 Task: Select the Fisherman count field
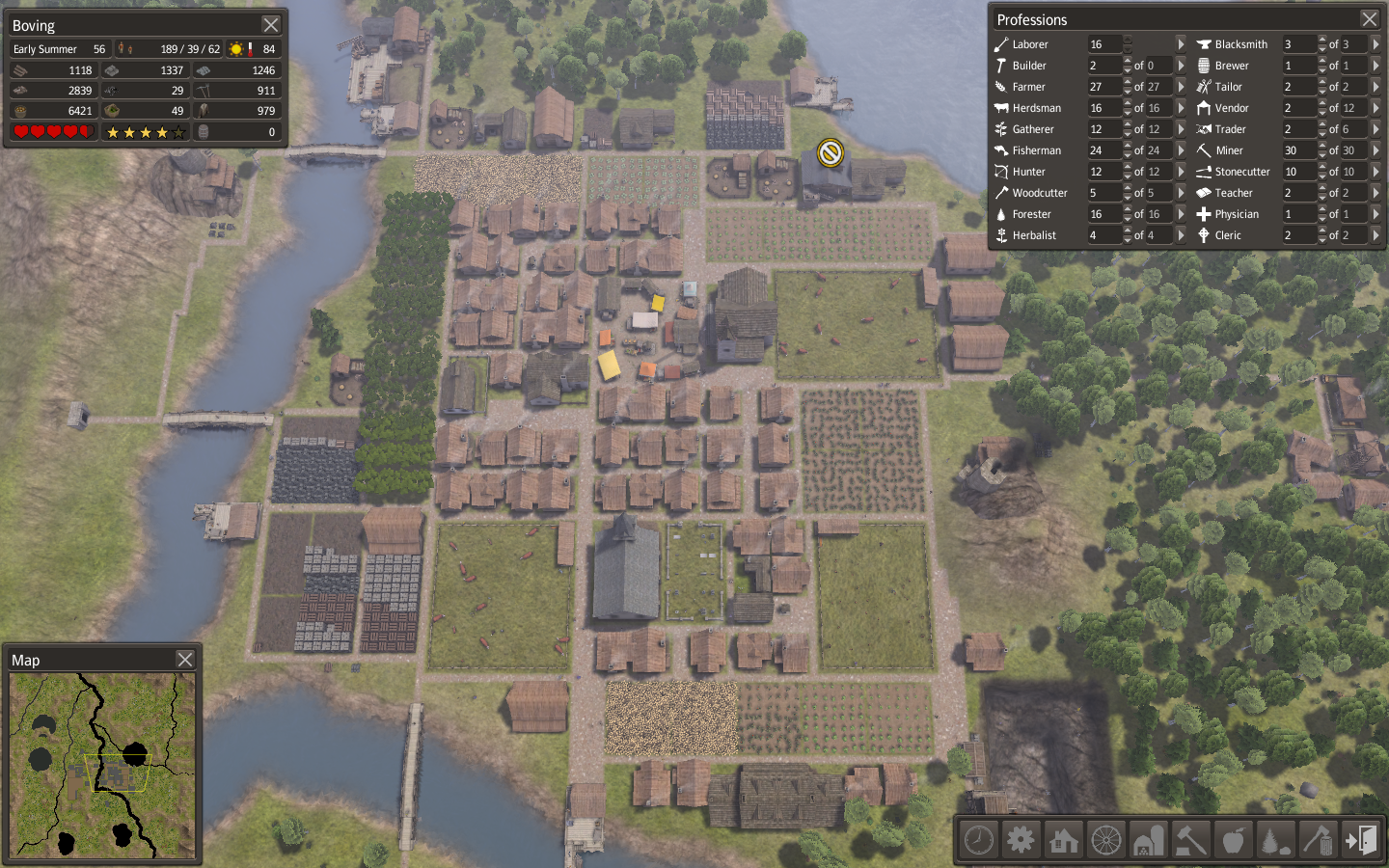(x=1104, y=150)
